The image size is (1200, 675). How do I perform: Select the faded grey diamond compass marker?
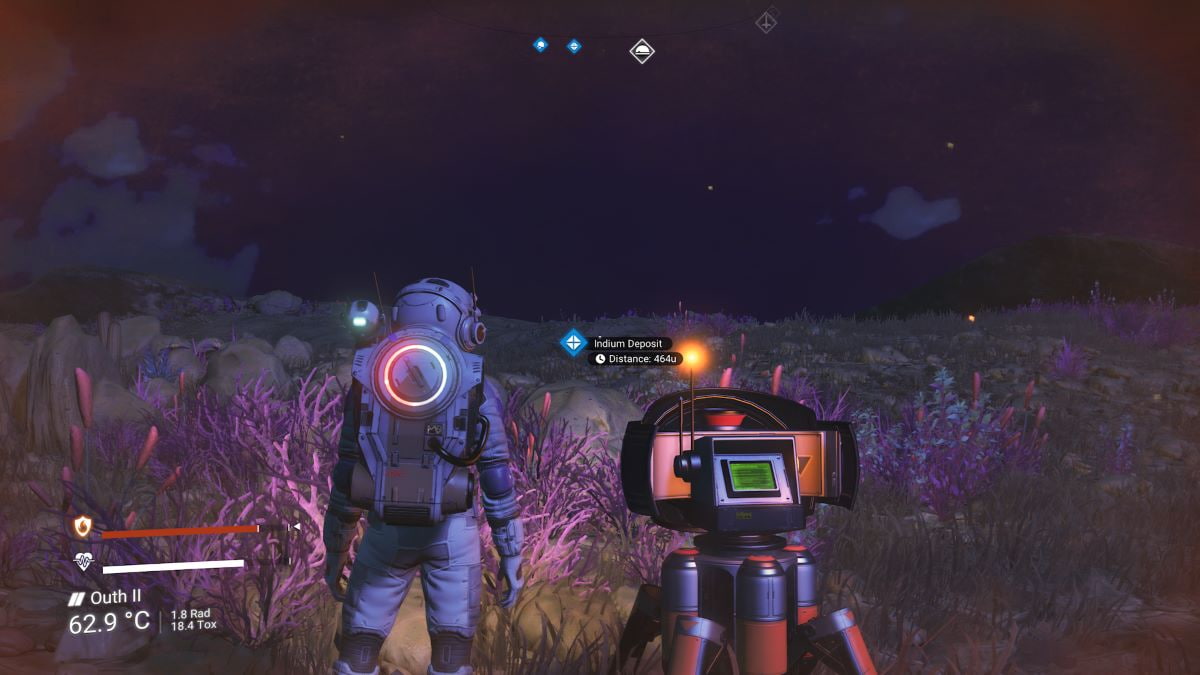click(766, 21)
